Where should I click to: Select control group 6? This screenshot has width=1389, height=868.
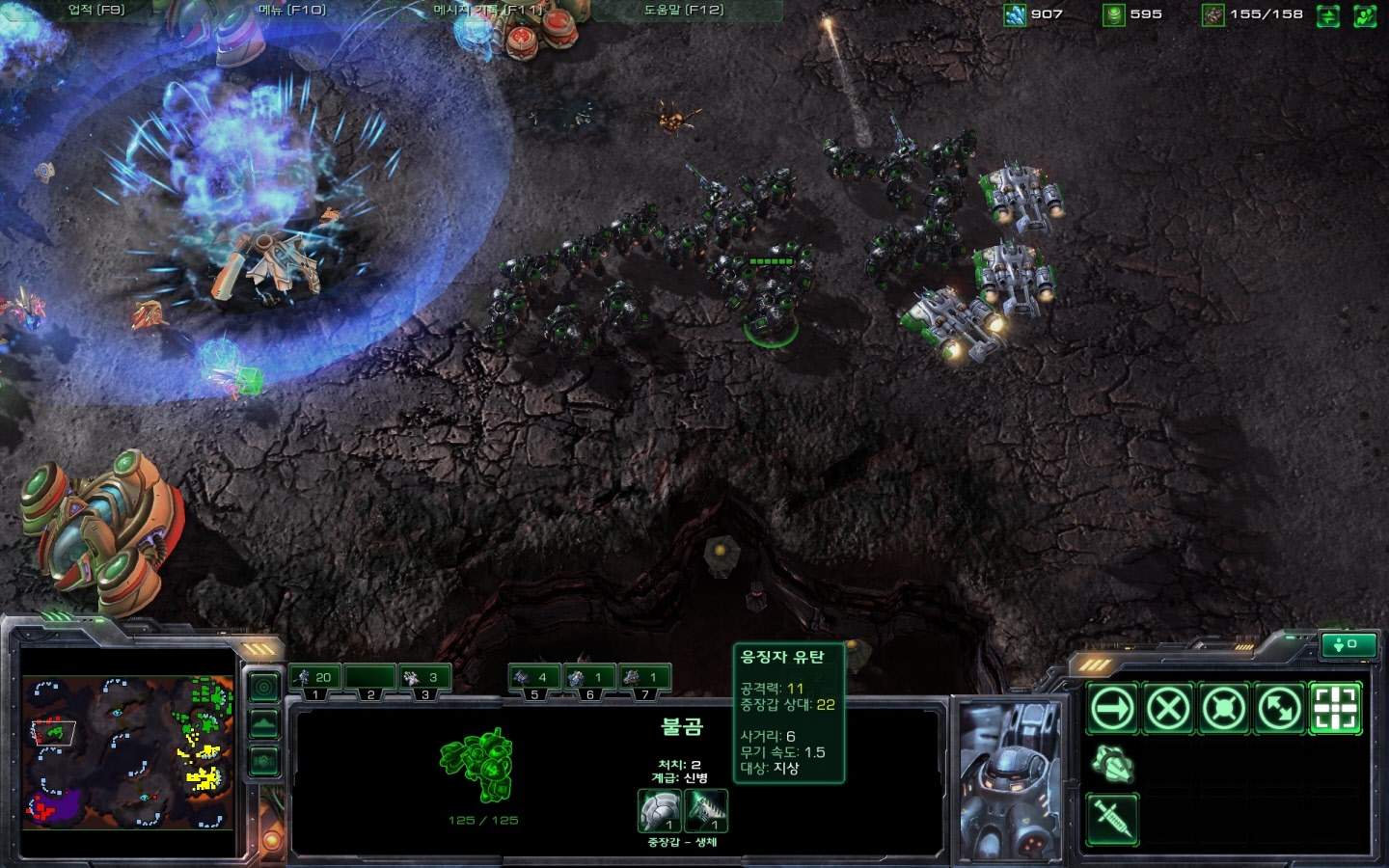(588, 679)
